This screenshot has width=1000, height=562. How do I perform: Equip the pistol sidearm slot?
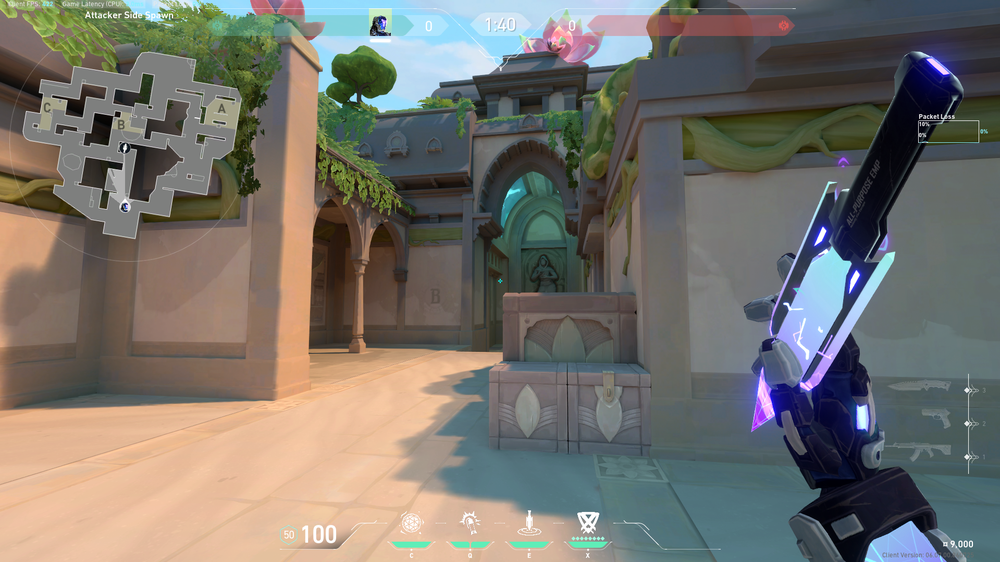pyautogui.click(x=936, y=420)
